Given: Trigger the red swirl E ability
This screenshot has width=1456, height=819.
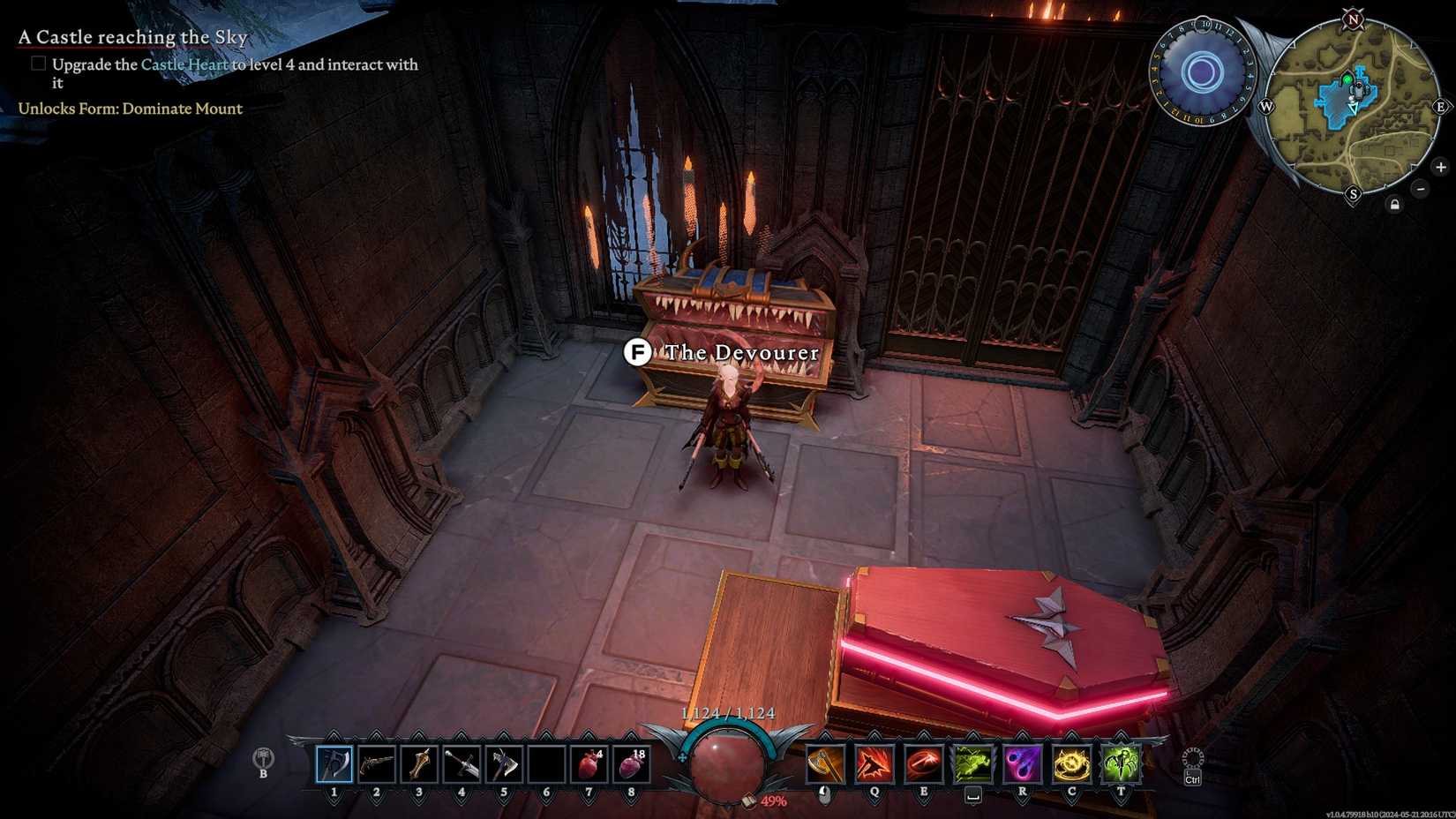Looking at the screenshot, I should (x=924, y=763).
